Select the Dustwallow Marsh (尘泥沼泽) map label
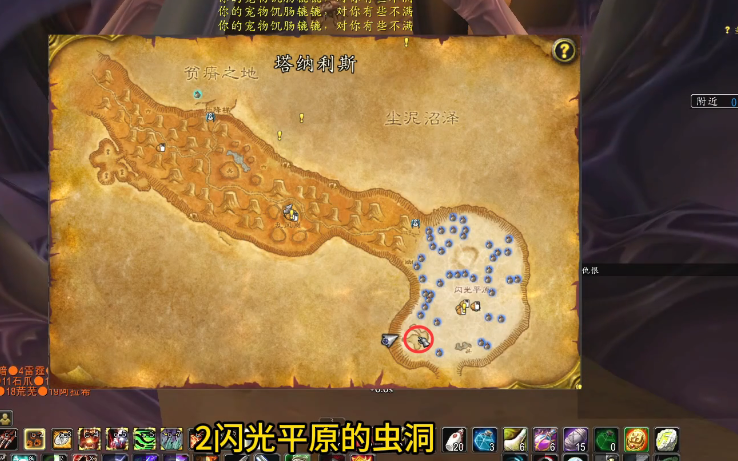The width and height of the screenshot is (738, 461). (x=422, y=118)
